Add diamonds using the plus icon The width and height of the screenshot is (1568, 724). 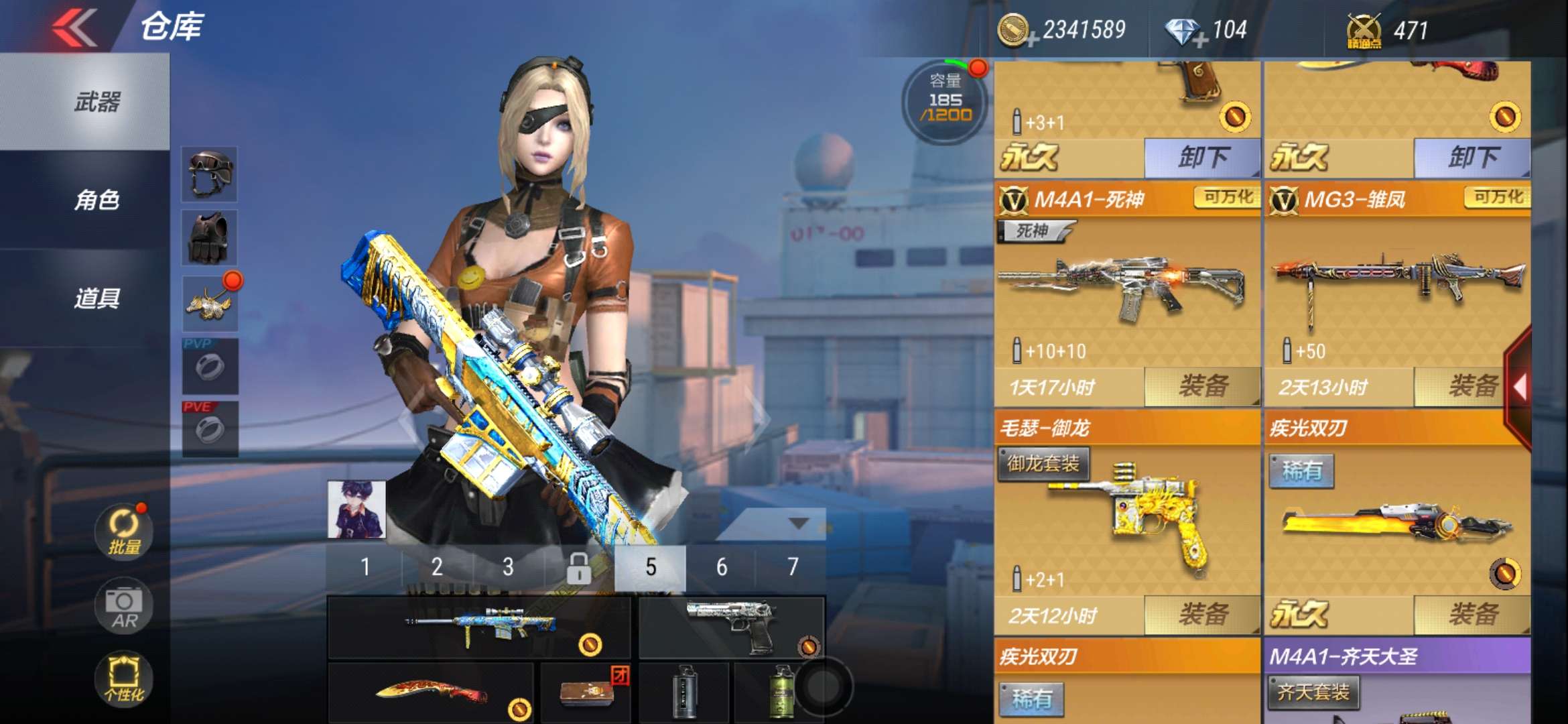(x=1199, y=42)
